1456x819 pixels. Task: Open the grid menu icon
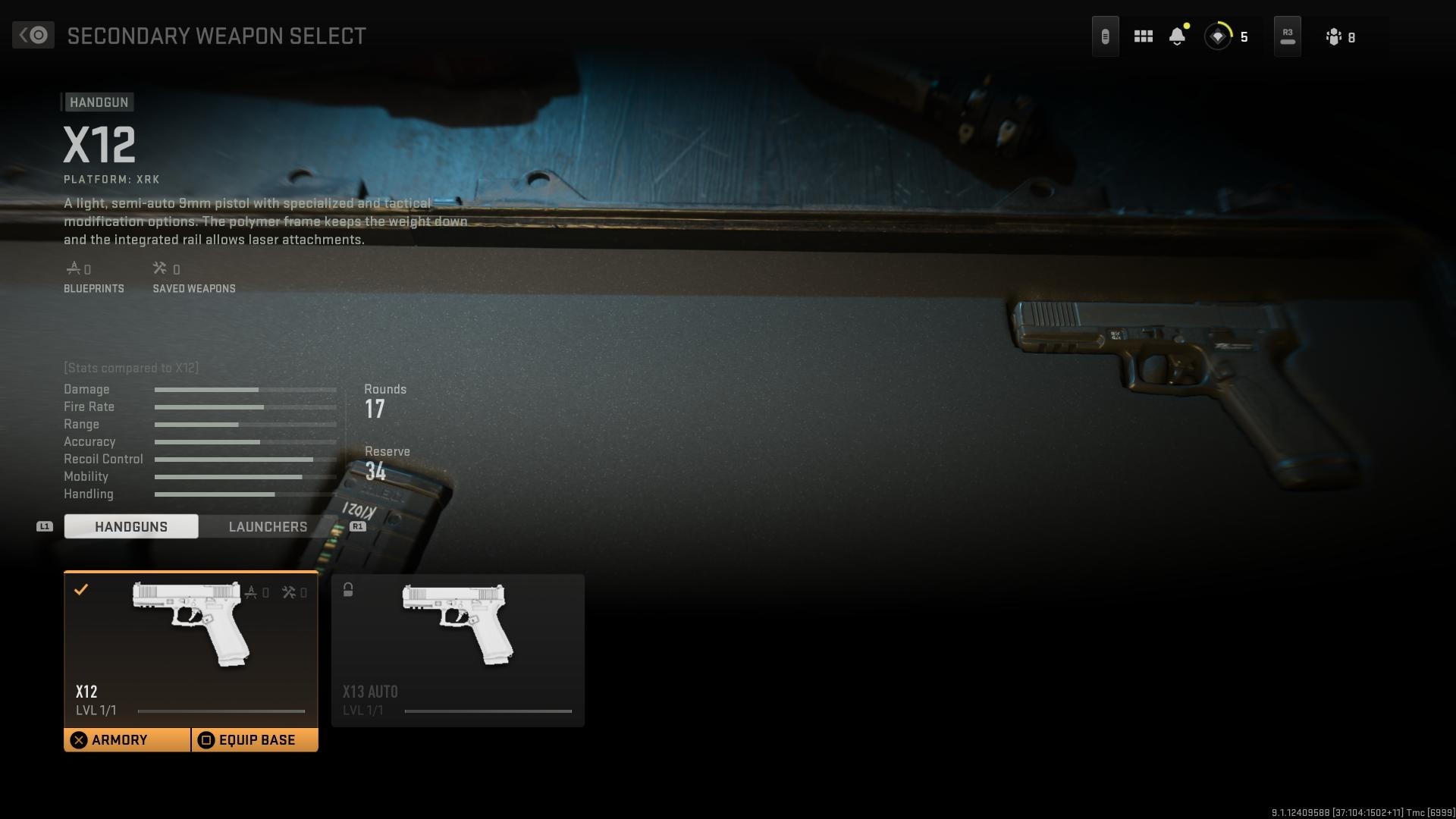[1143, 36]
